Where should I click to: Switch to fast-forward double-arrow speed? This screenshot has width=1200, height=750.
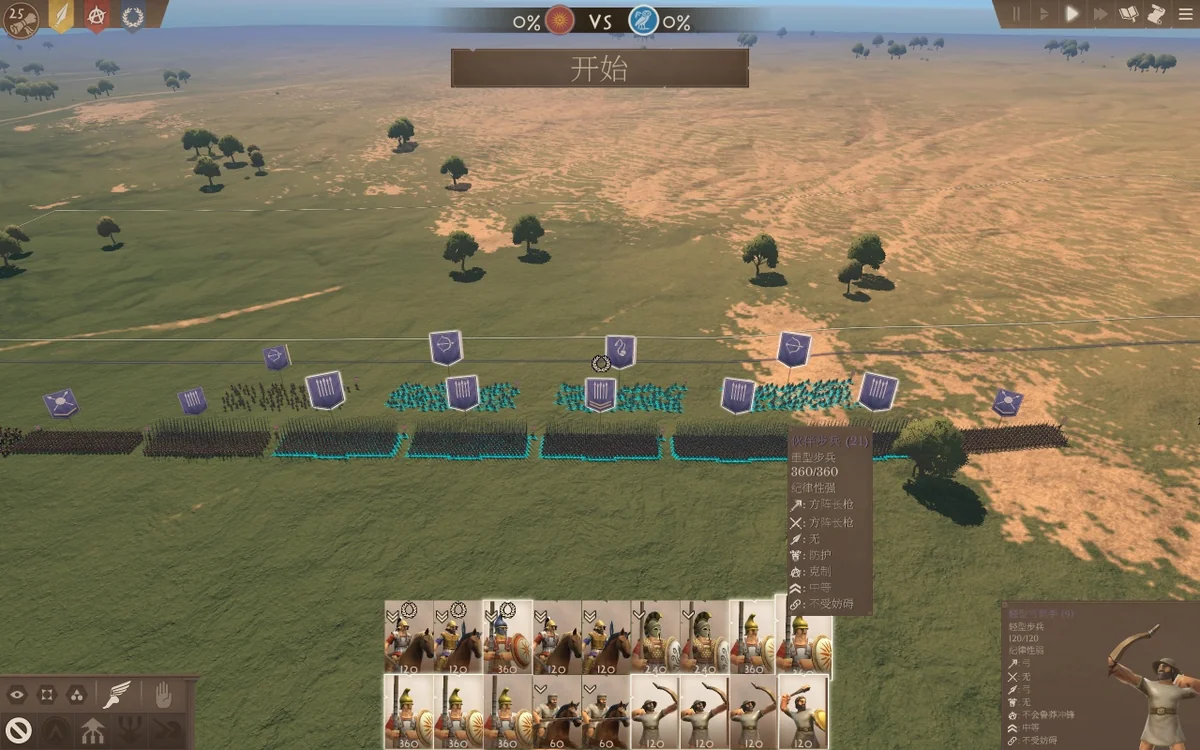coord(1100,14)
